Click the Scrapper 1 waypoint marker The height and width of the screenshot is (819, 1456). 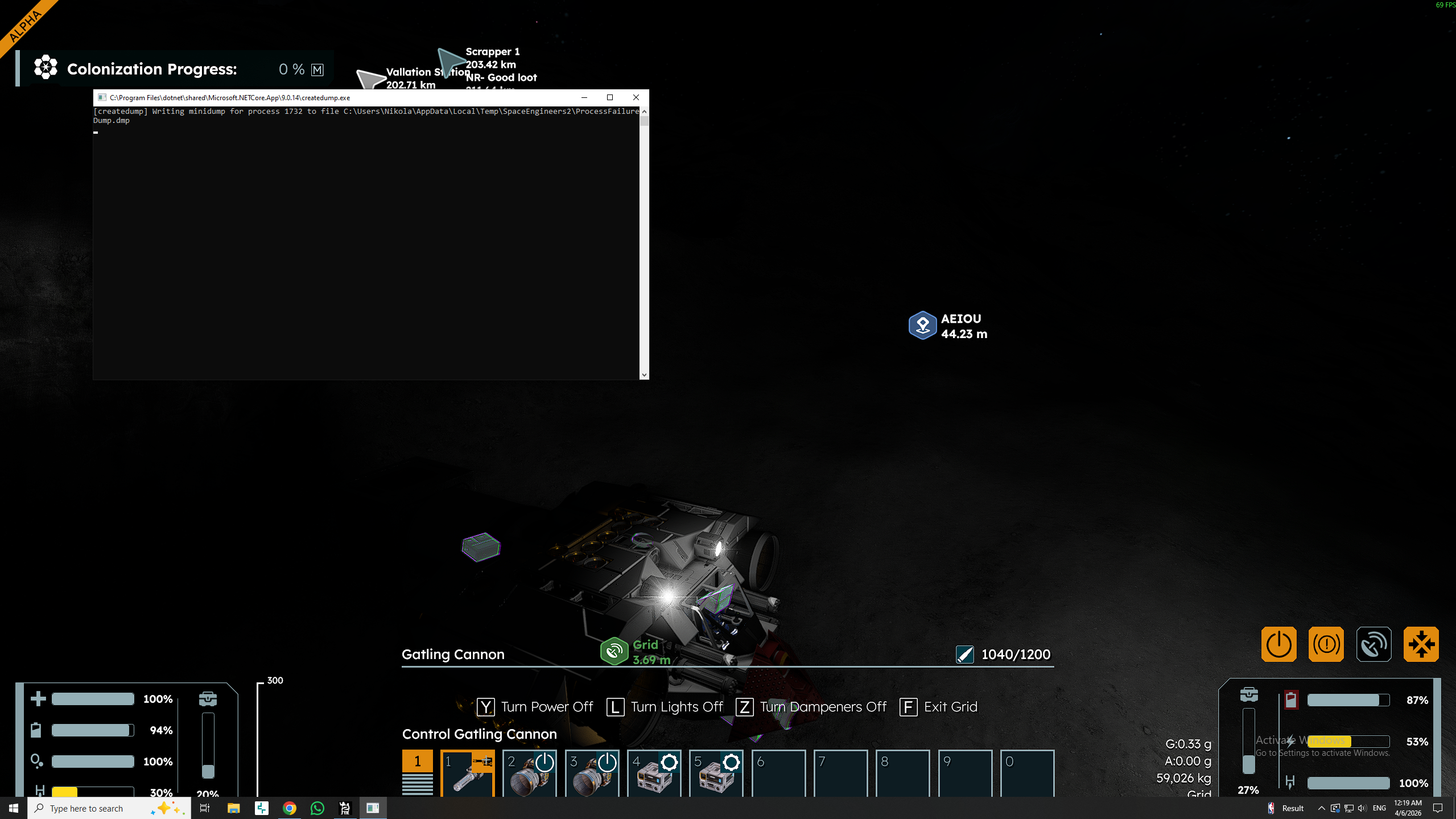(x=451, y=60)
